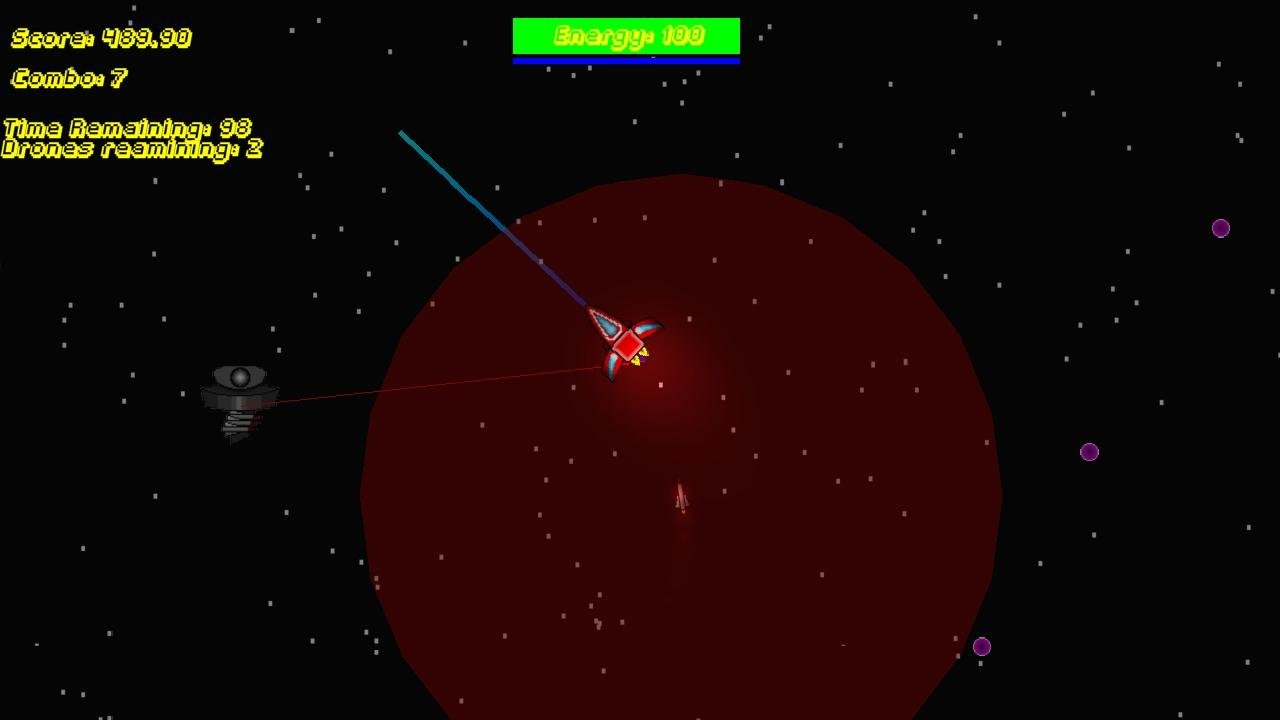Click the rocket's yellow thruster flame
Image resolution: width=1280 pixels, height=720 pixels.
[640, 358]
